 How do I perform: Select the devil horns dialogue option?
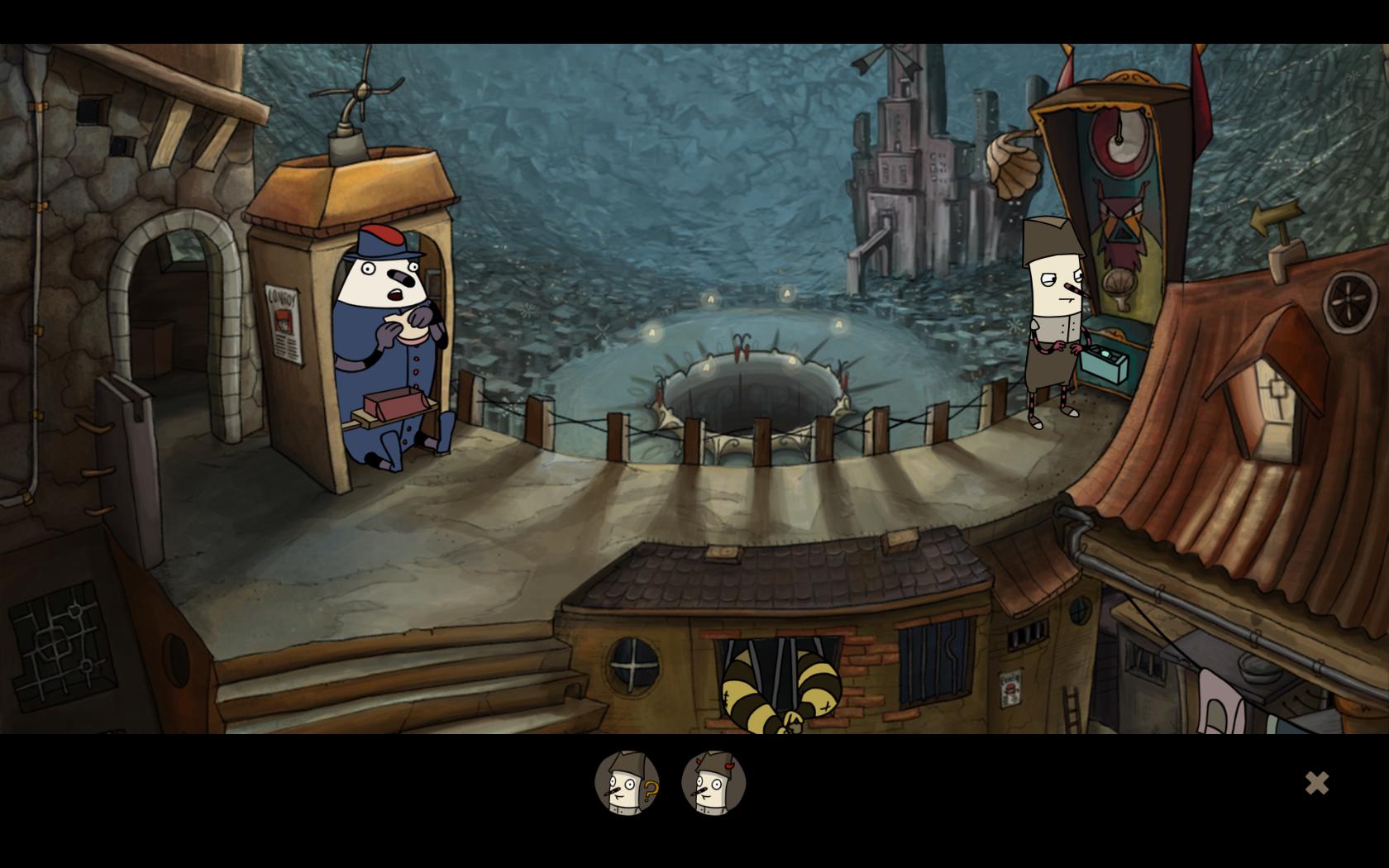tap(714, 783)
